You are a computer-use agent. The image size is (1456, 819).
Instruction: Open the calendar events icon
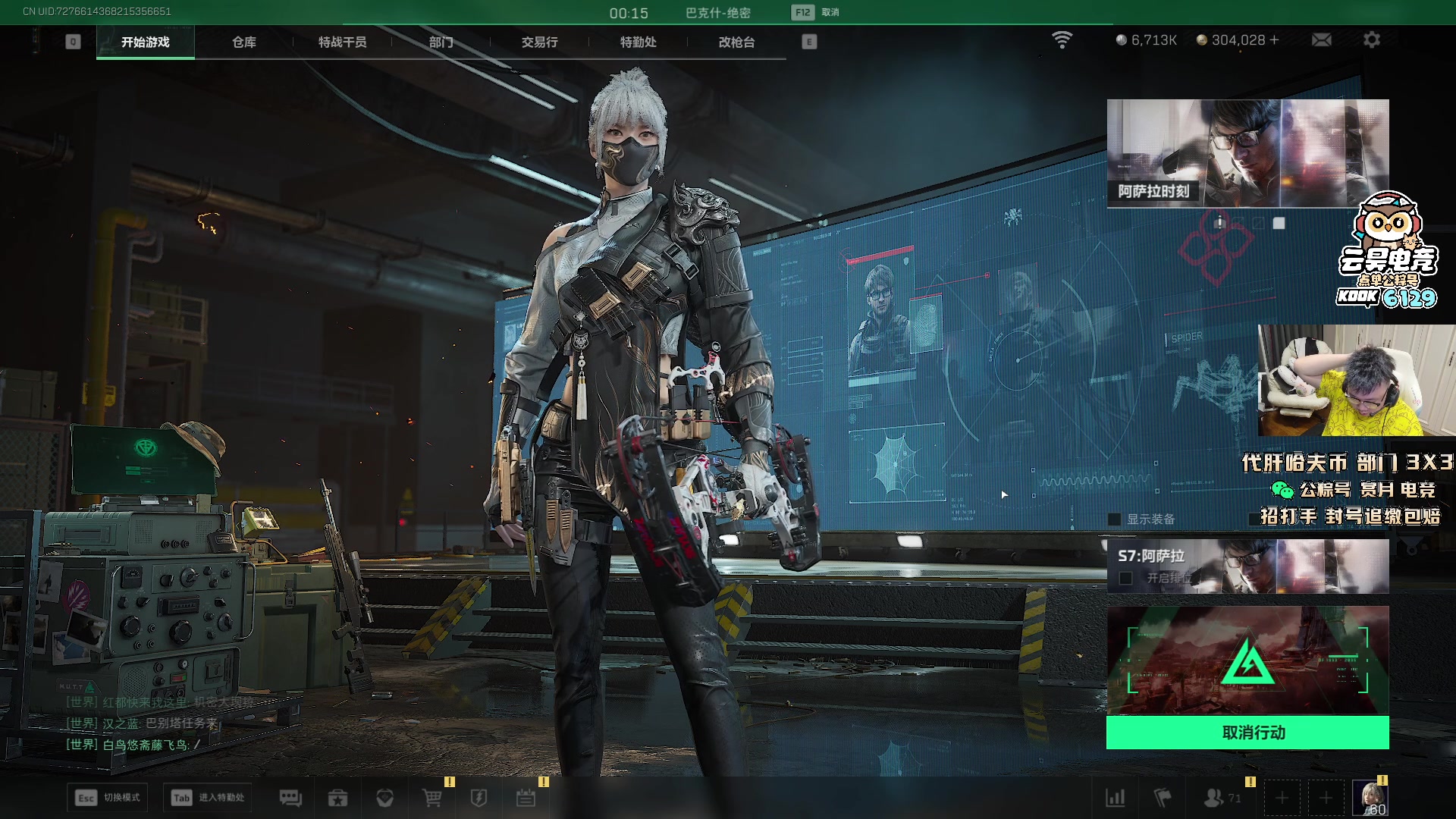click(x=526, y=798)
